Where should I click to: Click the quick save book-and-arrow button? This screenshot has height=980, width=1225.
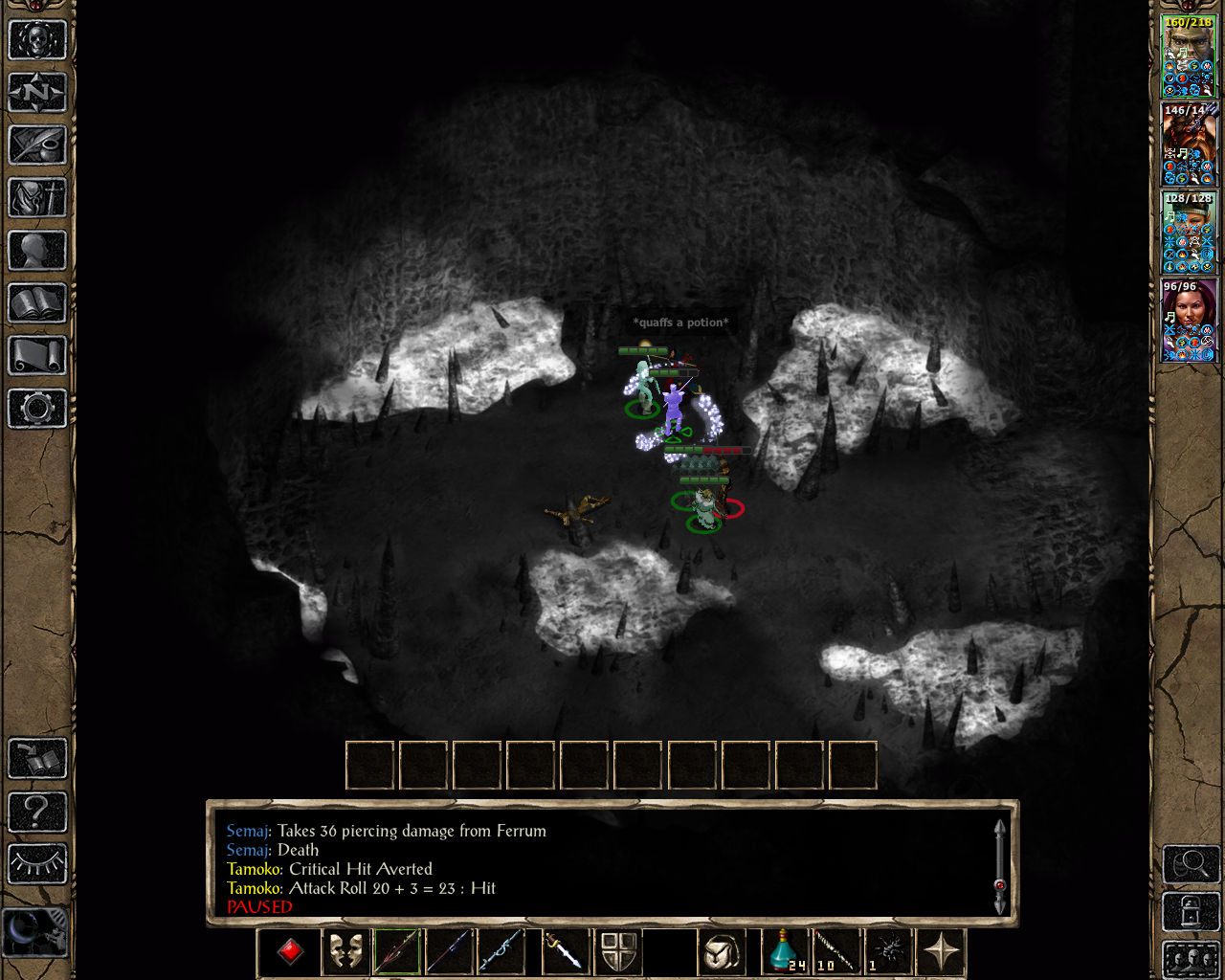[x=37, y=760]
